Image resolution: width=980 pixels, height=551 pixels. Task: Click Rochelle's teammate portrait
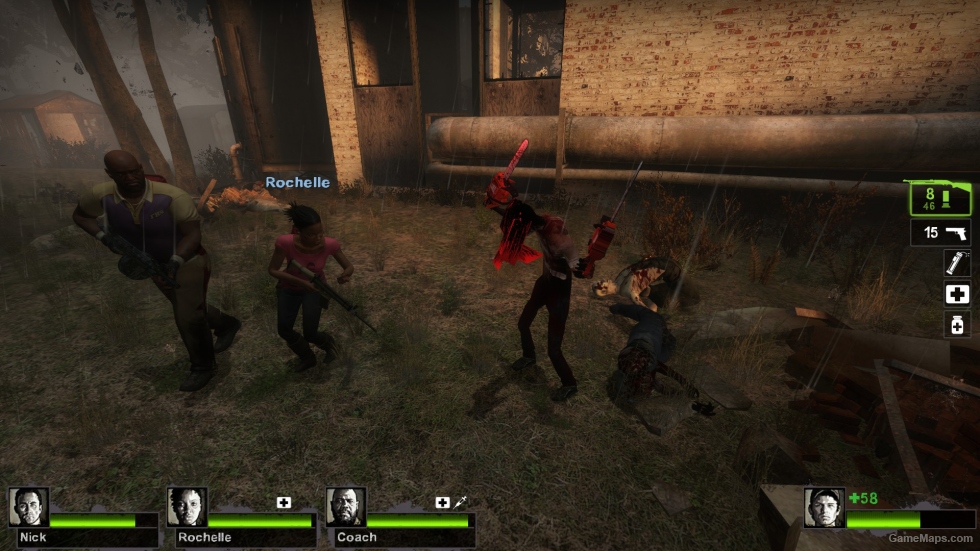click(x=187, y=507)
